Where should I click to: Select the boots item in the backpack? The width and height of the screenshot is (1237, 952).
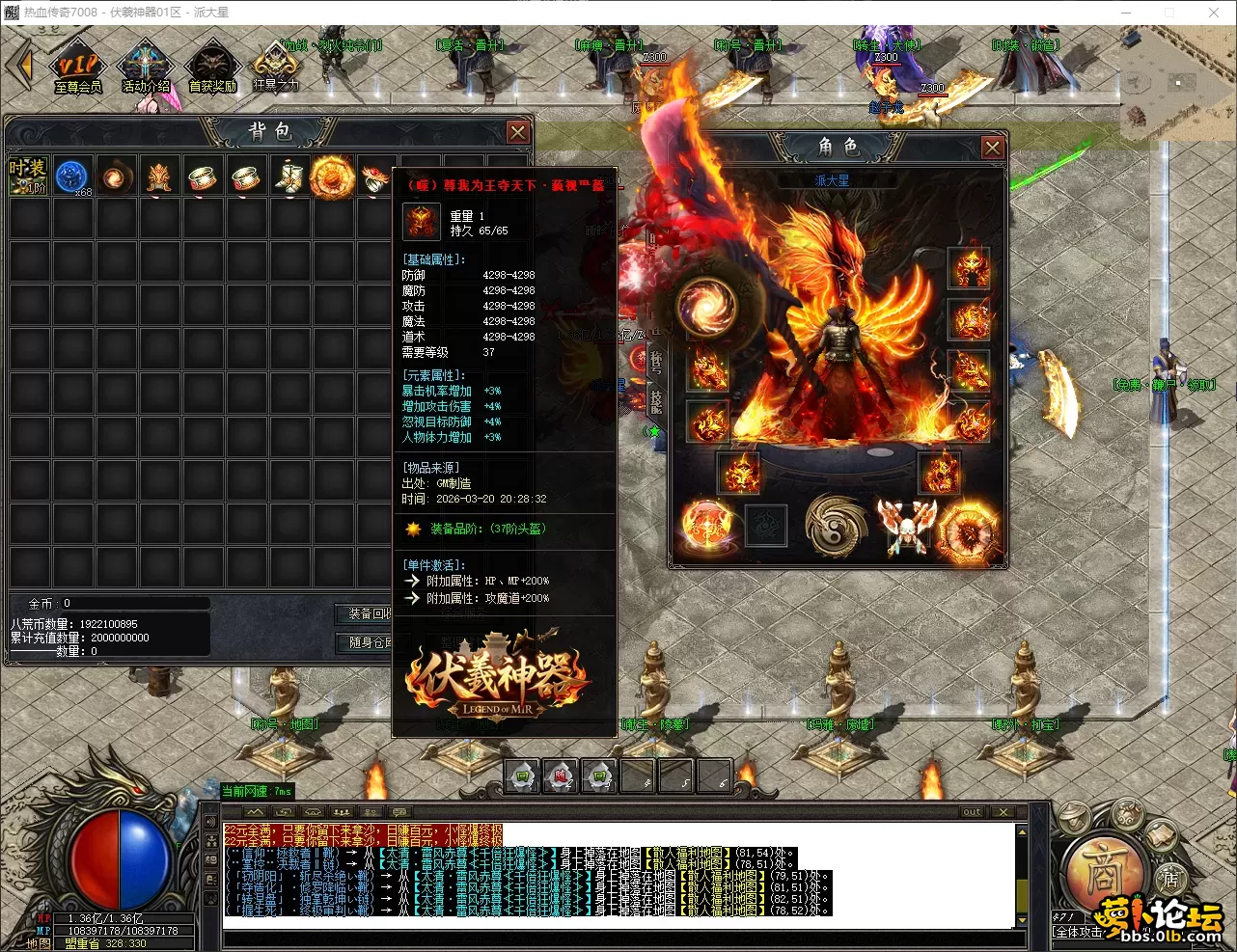(x=289, y=177)
